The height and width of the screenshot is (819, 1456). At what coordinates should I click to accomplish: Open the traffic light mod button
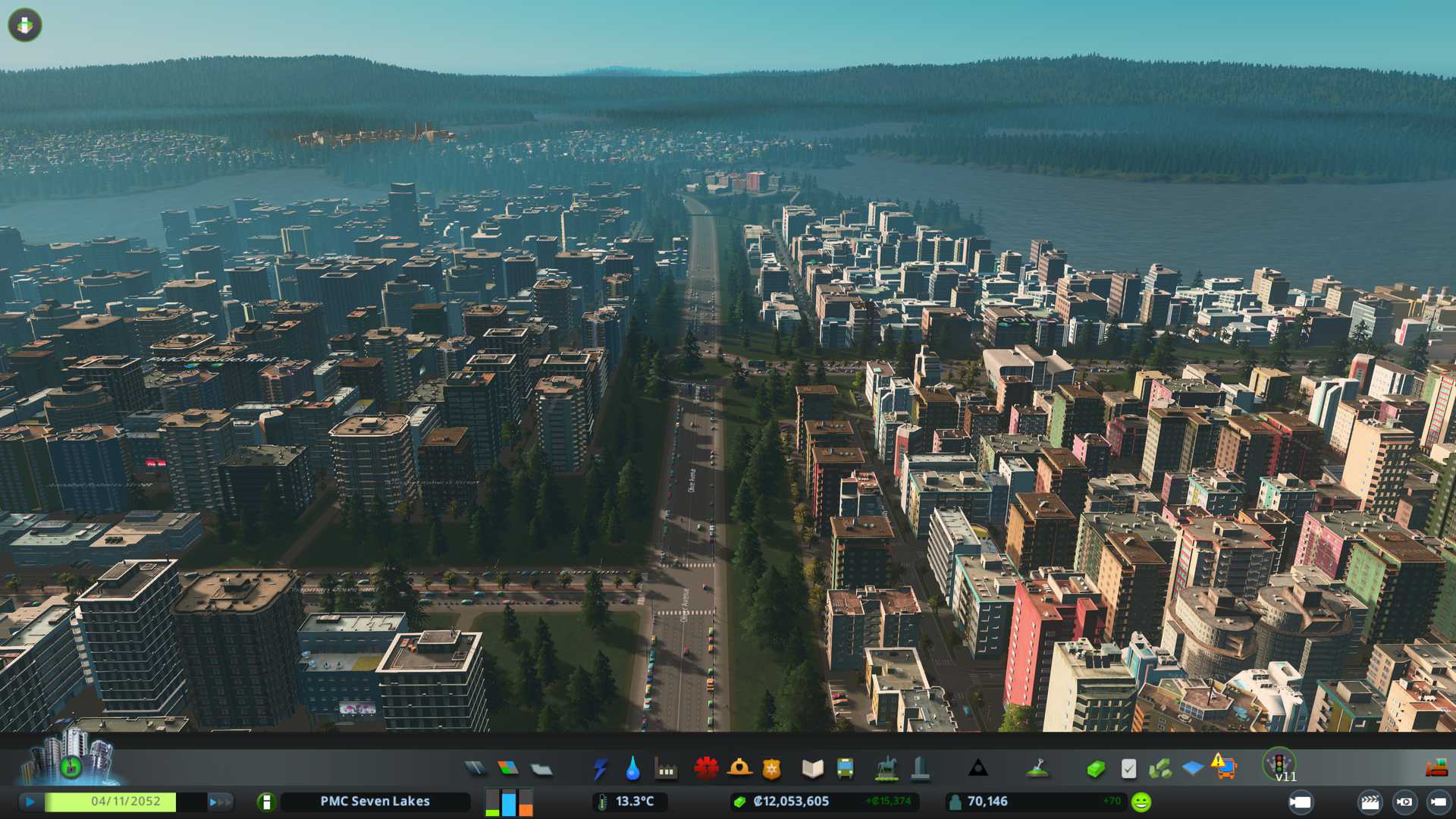tap(1279, 763)
